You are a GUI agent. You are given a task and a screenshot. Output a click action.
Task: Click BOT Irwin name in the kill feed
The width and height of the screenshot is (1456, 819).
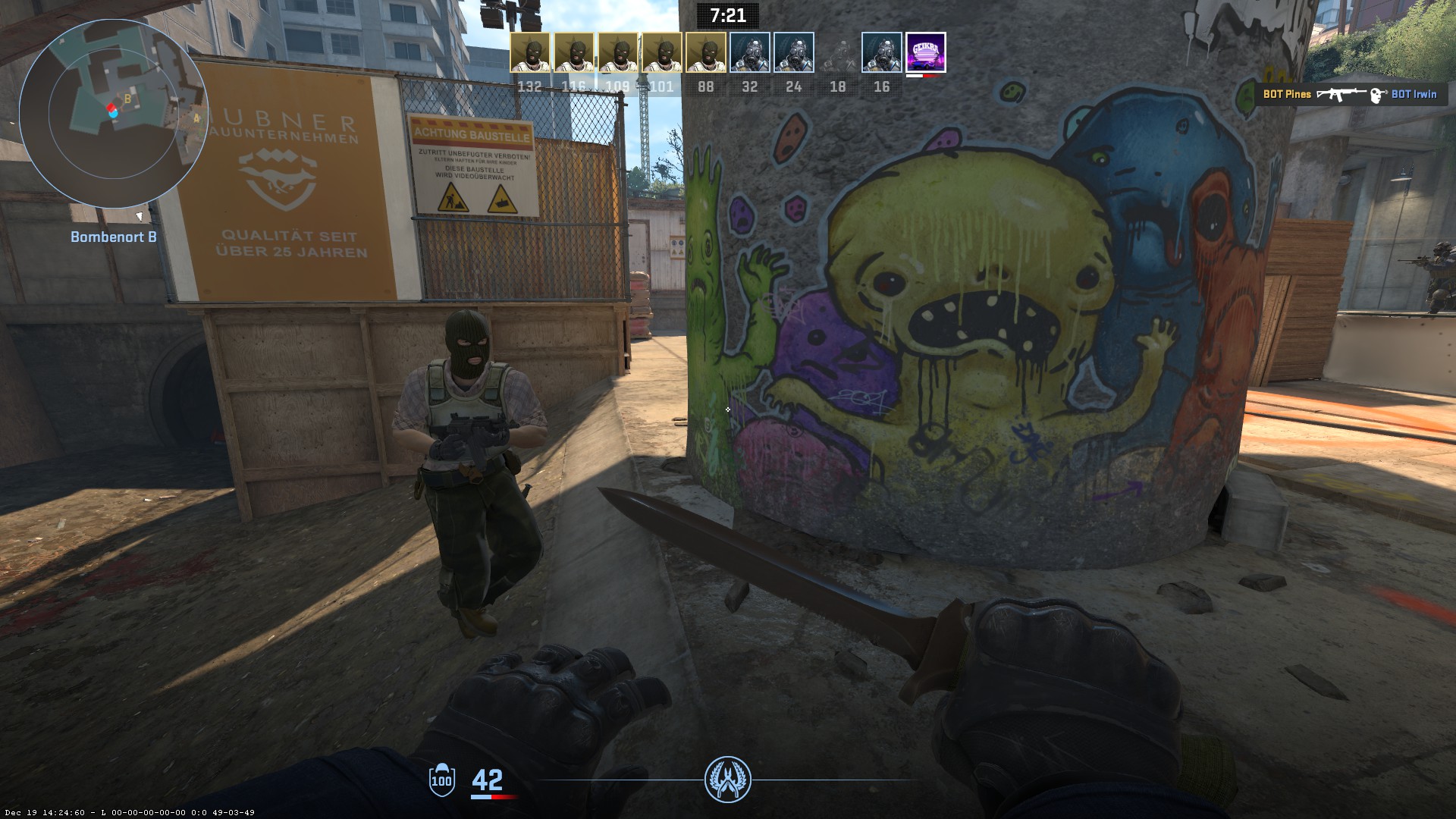(1414, 94)
